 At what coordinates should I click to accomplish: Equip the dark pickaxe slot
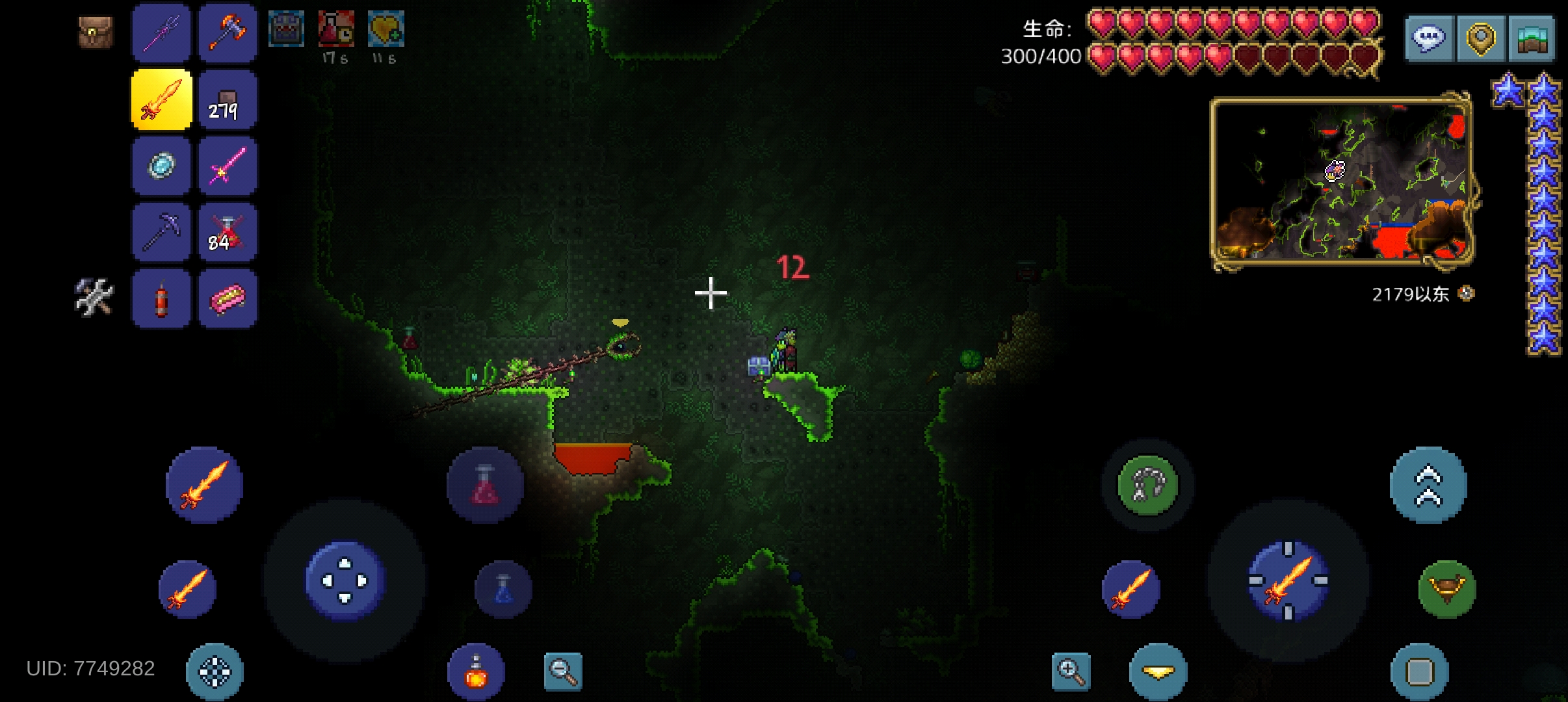[161, 233]
